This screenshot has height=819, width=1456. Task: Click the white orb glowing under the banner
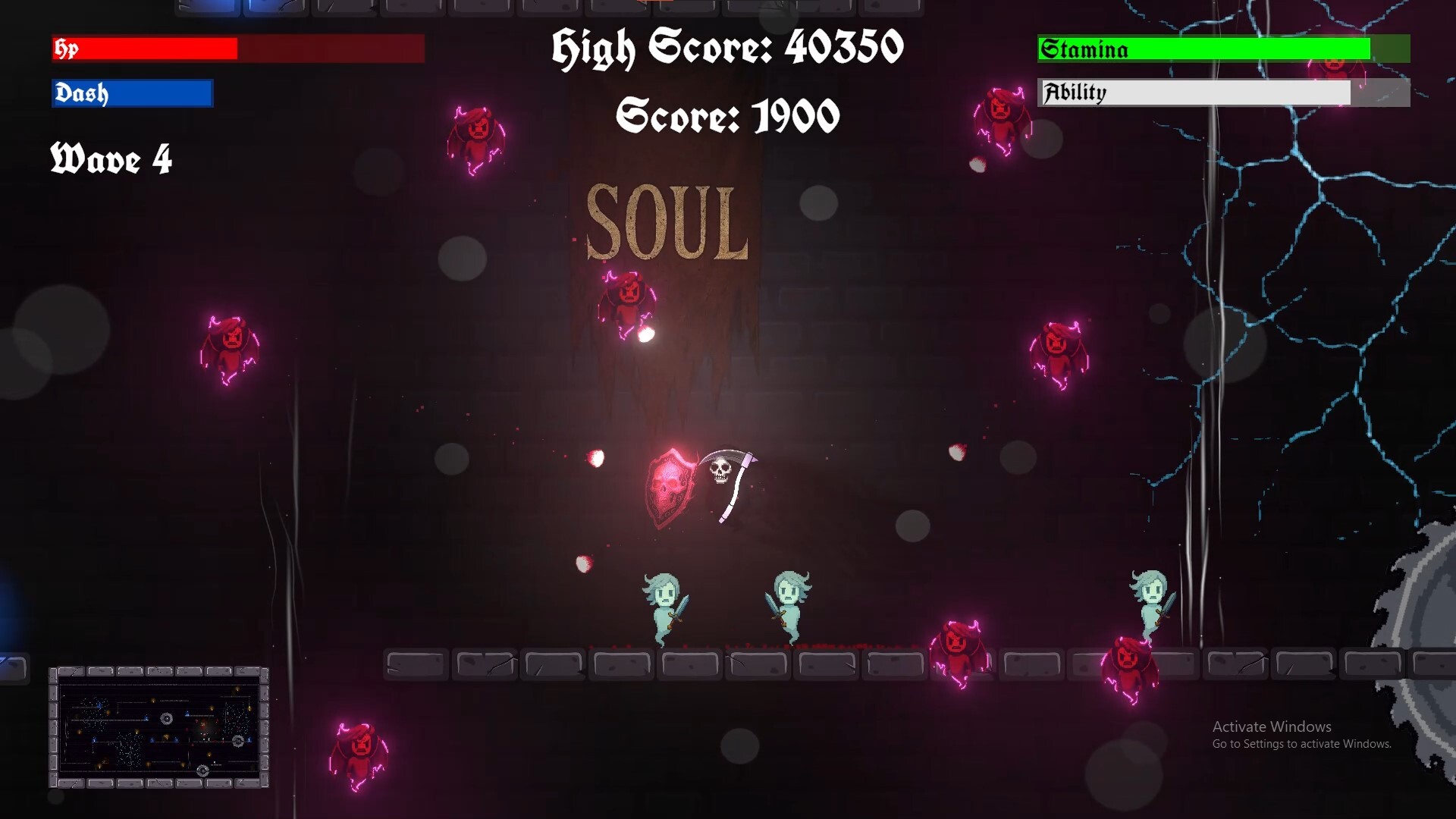[x=645, y=334]
